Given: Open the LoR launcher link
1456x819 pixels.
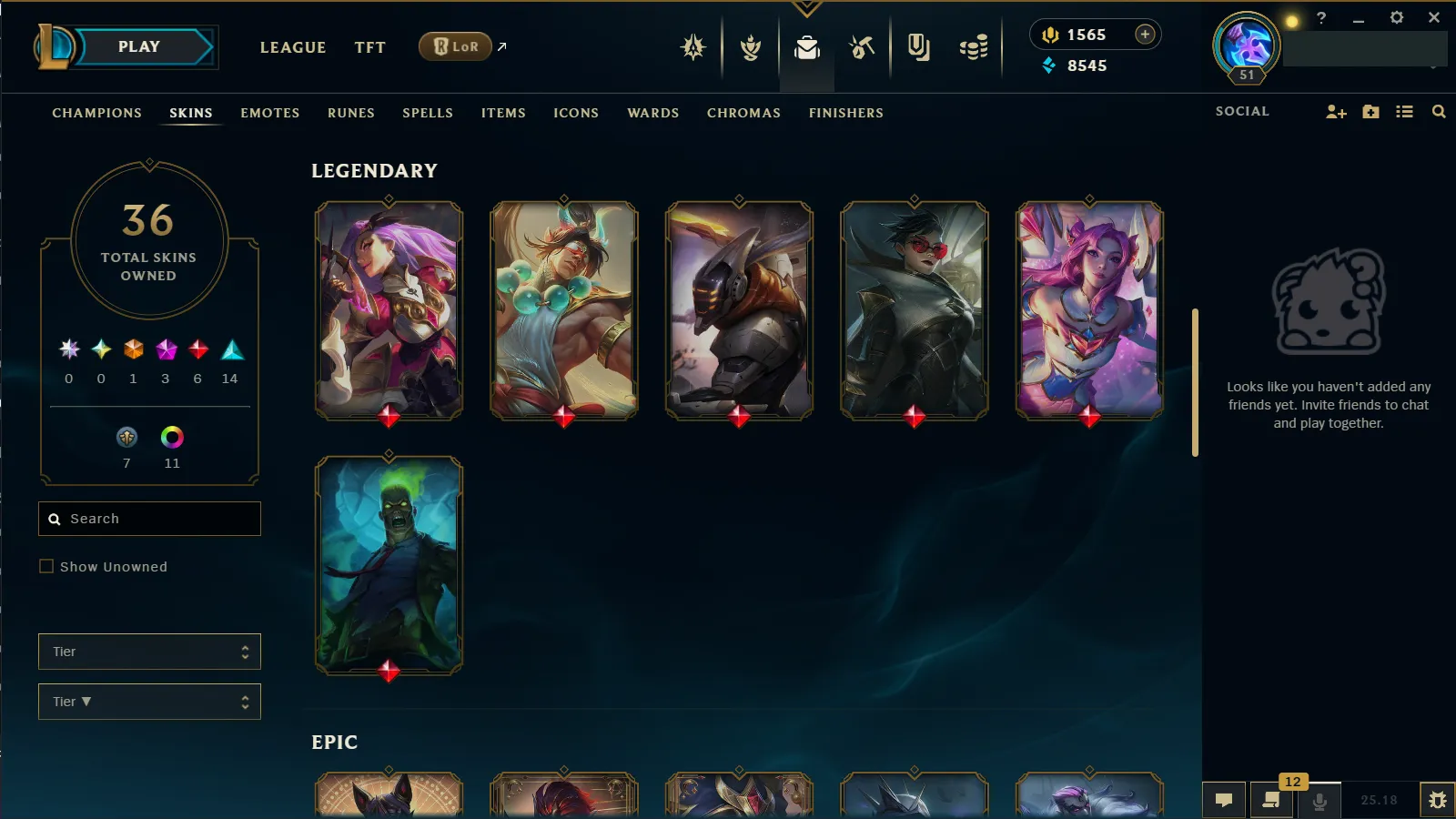Looking at the screenshot, I should (x=456, y=46).
